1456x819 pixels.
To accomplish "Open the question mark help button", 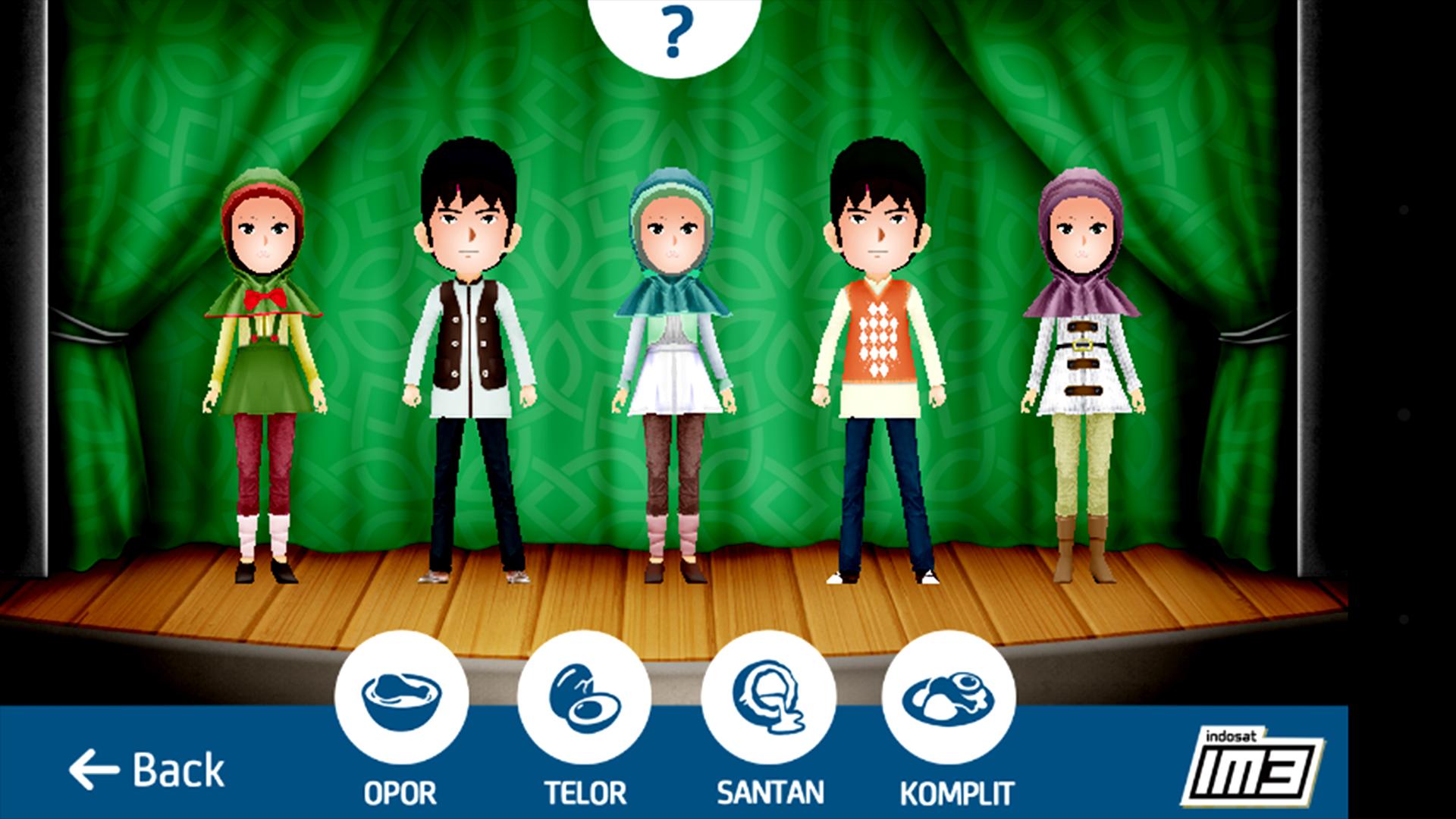I will pyautogui.click(x=676, y=33).
